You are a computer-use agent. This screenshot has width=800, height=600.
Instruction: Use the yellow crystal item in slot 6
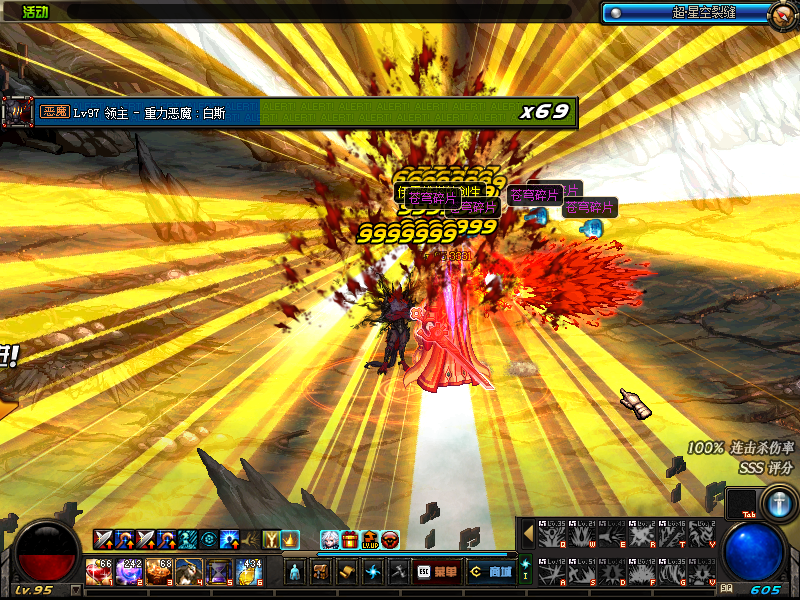[x=250, y=572]
